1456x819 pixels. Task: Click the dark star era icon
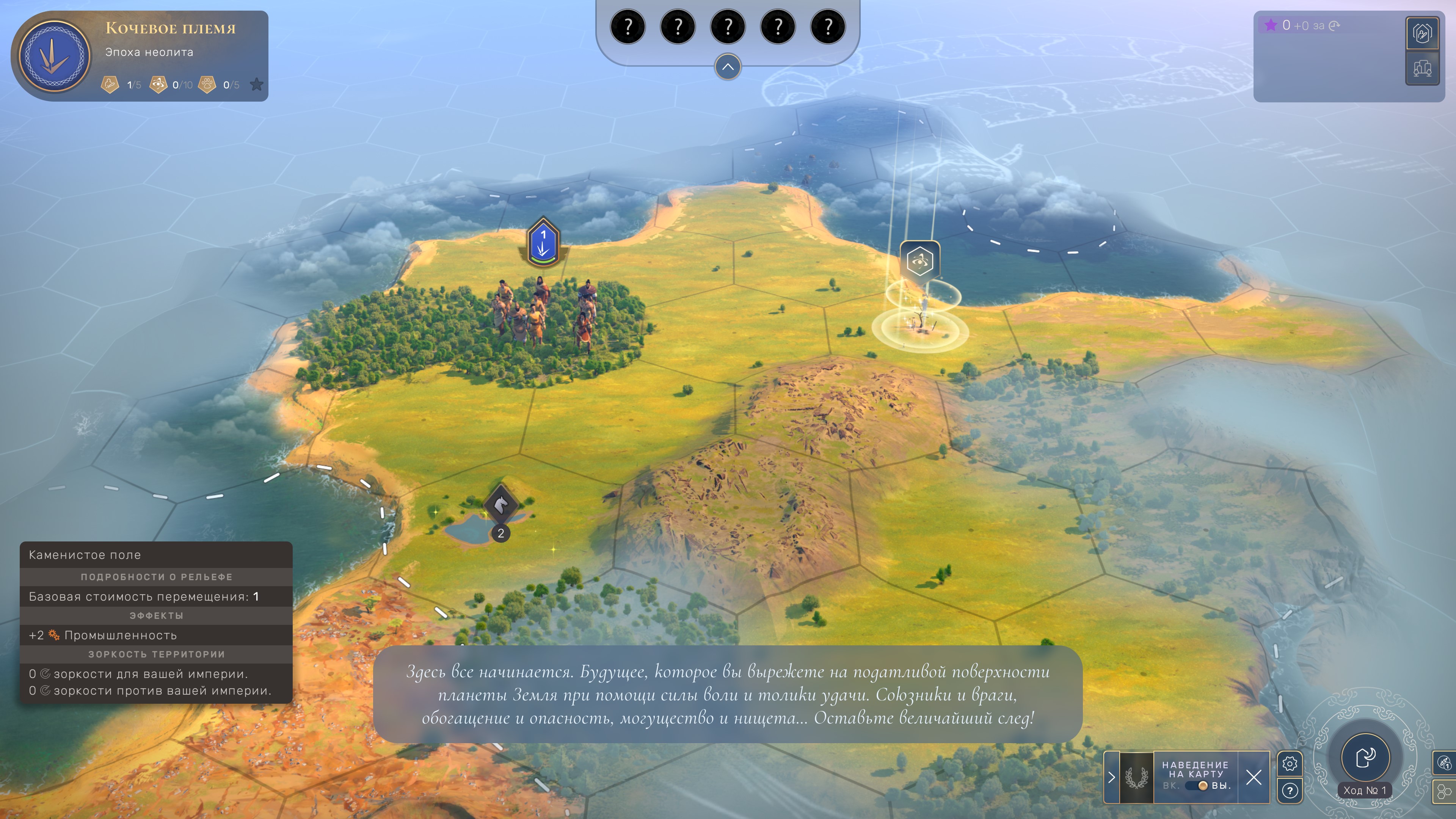[257, 85]
